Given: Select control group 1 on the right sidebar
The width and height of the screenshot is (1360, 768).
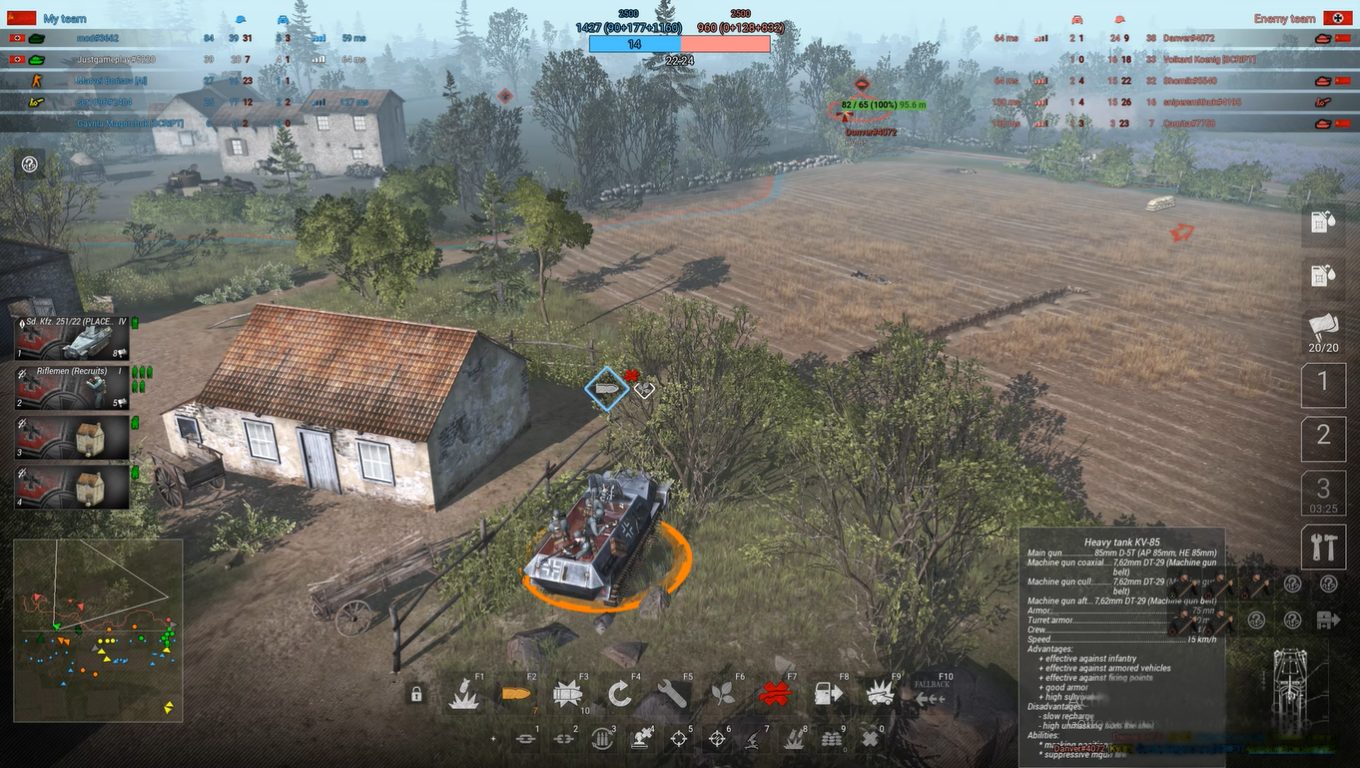Looking at the screenshot, I should (1323, 385).
